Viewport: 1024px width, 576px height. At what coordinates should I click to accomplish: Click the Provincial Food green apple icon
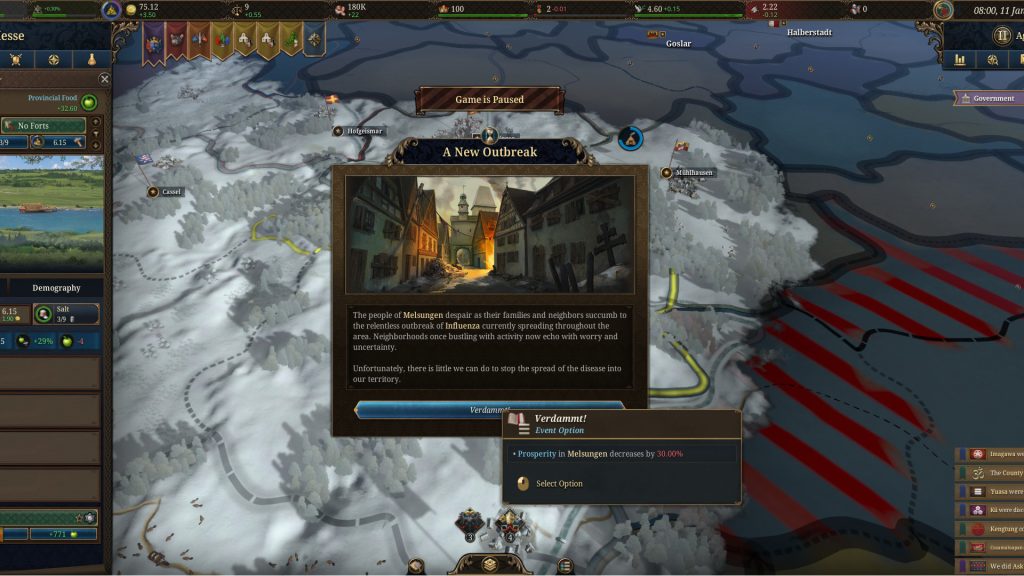(90, 102)
